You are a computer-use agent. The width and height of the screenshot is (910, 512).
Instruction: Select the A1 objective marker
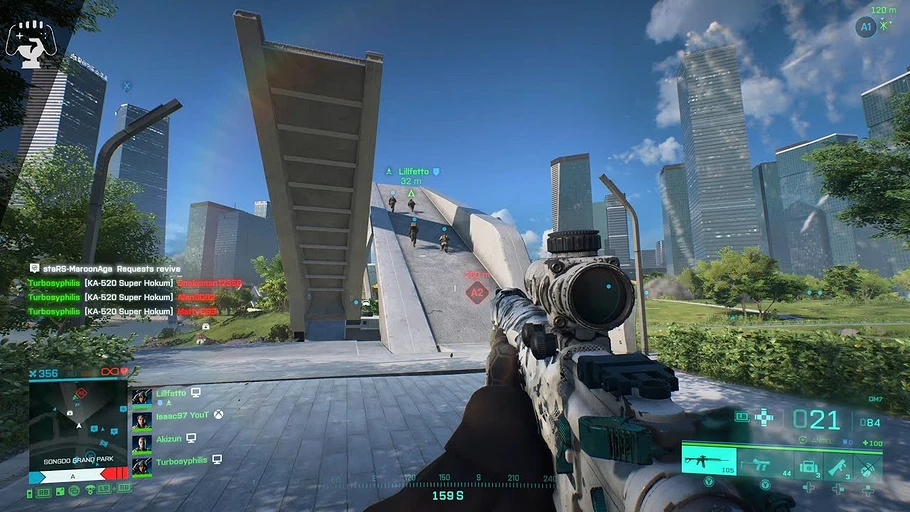coord(866,27)
